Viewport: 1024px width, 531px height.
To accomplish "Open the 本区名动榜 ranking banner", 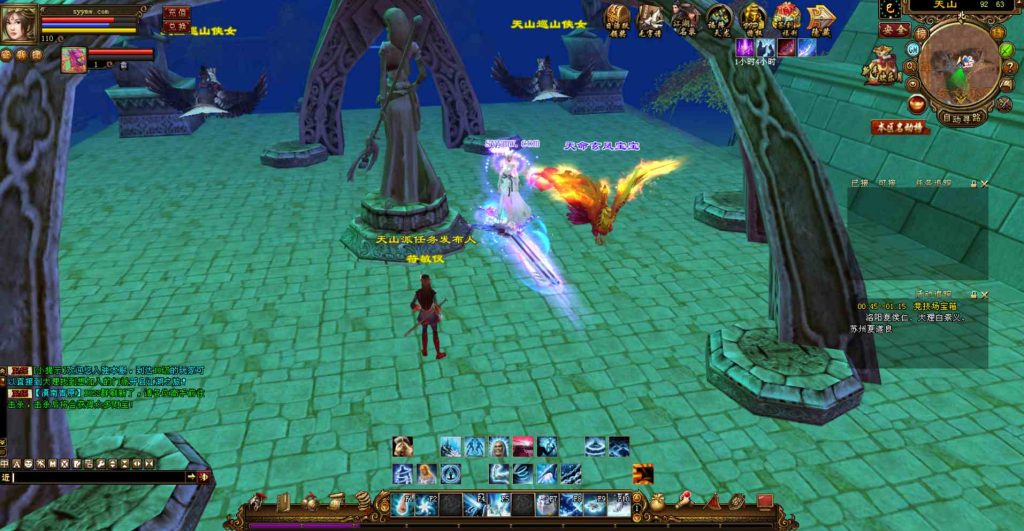I will click(899, 127).
